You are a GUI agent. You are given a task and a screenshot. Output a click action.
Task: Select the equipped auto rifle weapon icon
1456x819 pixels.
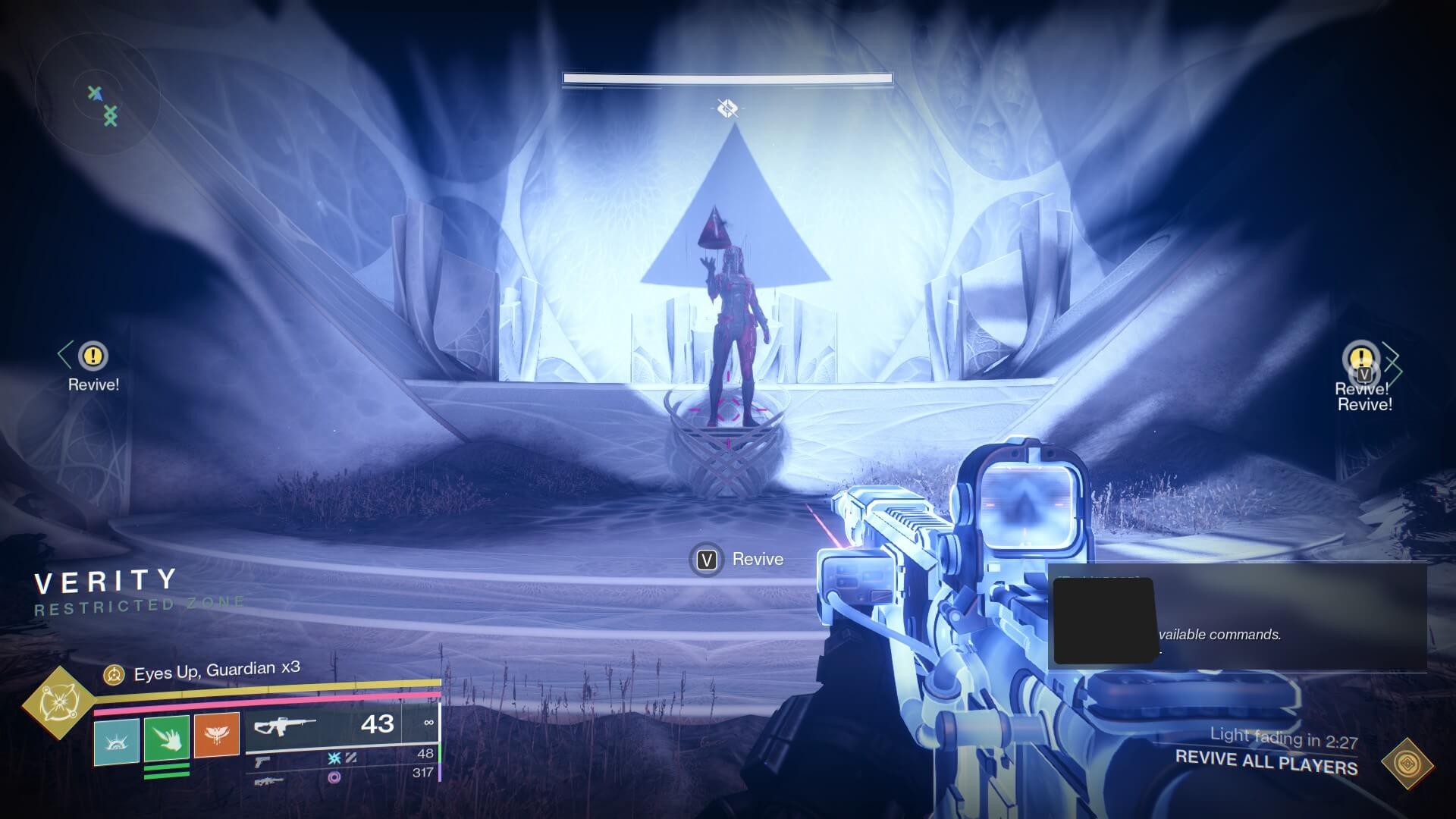(284, 726)
